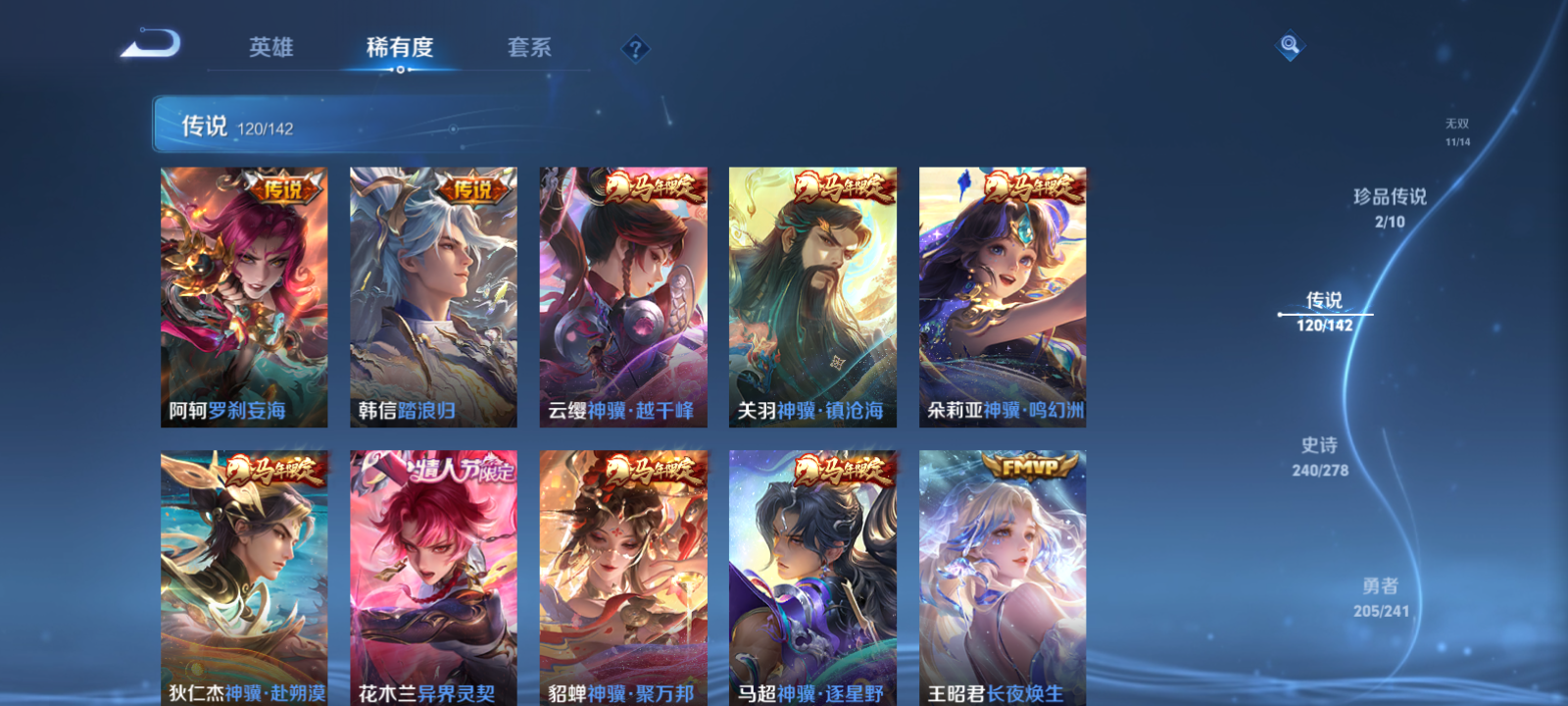Switch to the 套系 tab
The image size is (1568, 706).
click(x=528, y=47)
